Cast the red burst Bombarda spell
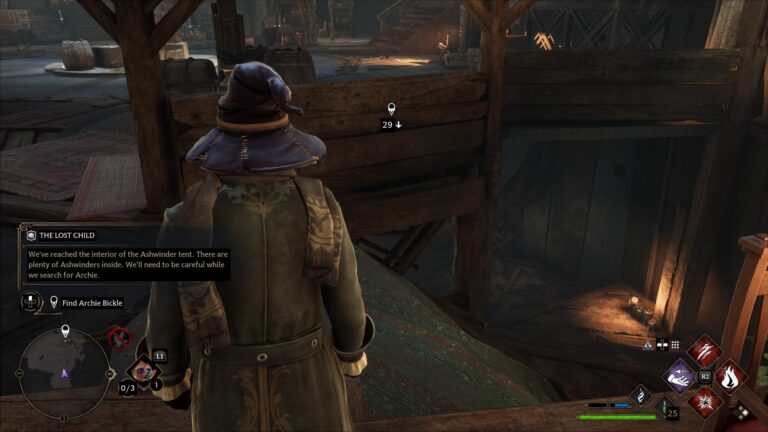This screenshot has width=768, height=432. [705, 402]
